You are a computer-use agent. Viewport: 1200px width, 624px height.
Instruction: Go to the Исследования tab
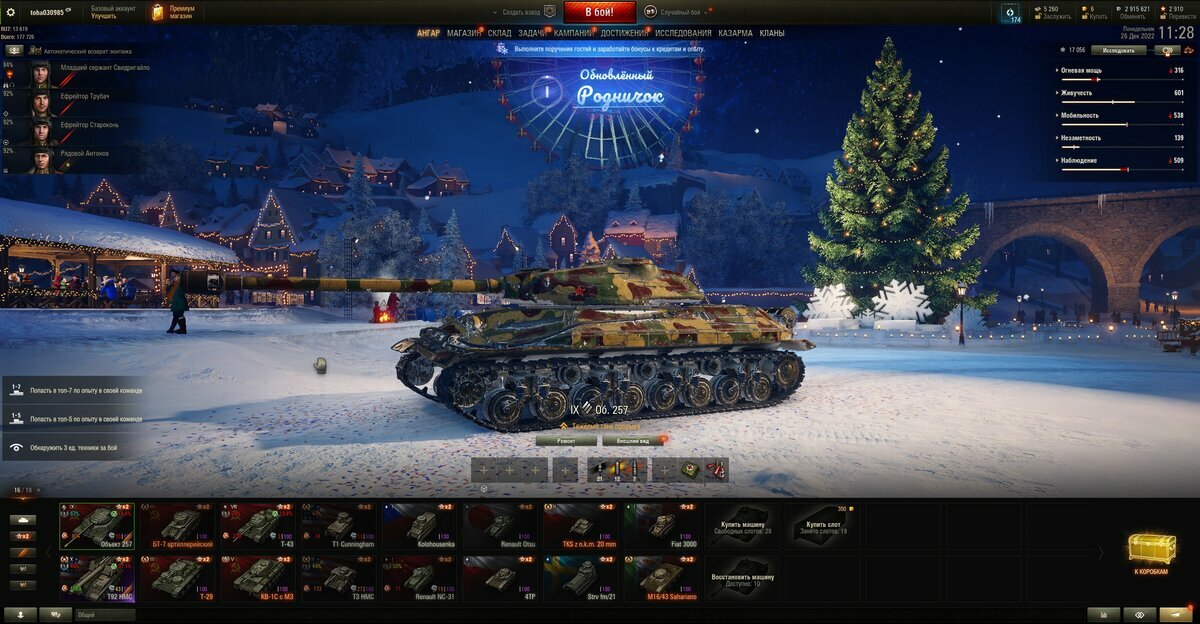tap(683, 33)
